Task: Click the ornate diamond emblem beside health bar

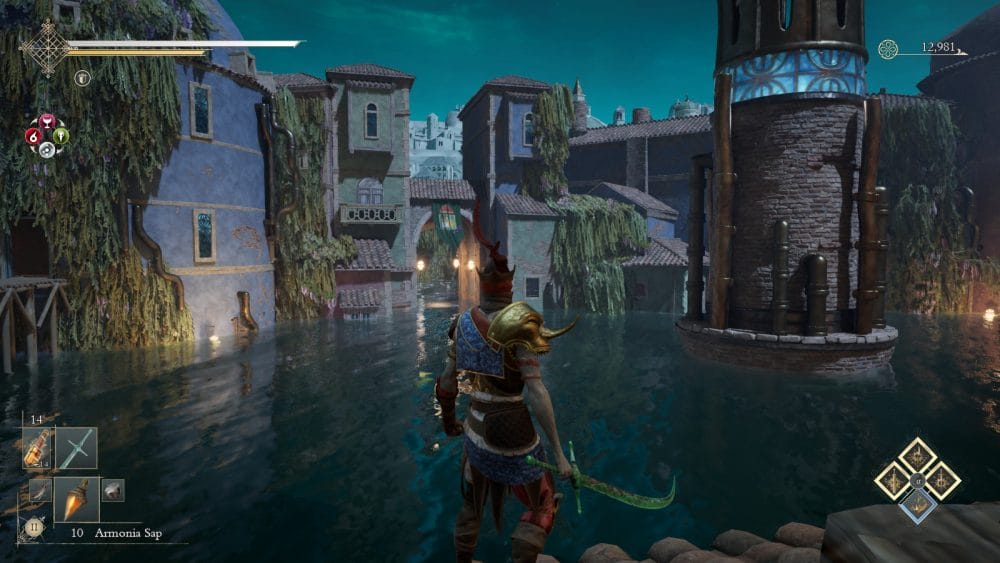Action: click(46, 46)
